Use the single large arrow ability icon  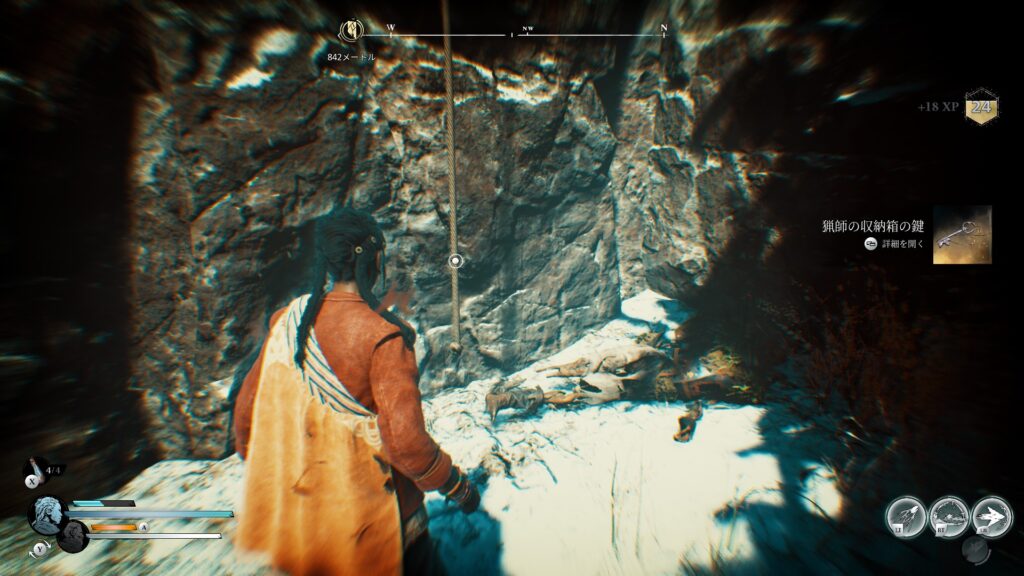[992, 517]
